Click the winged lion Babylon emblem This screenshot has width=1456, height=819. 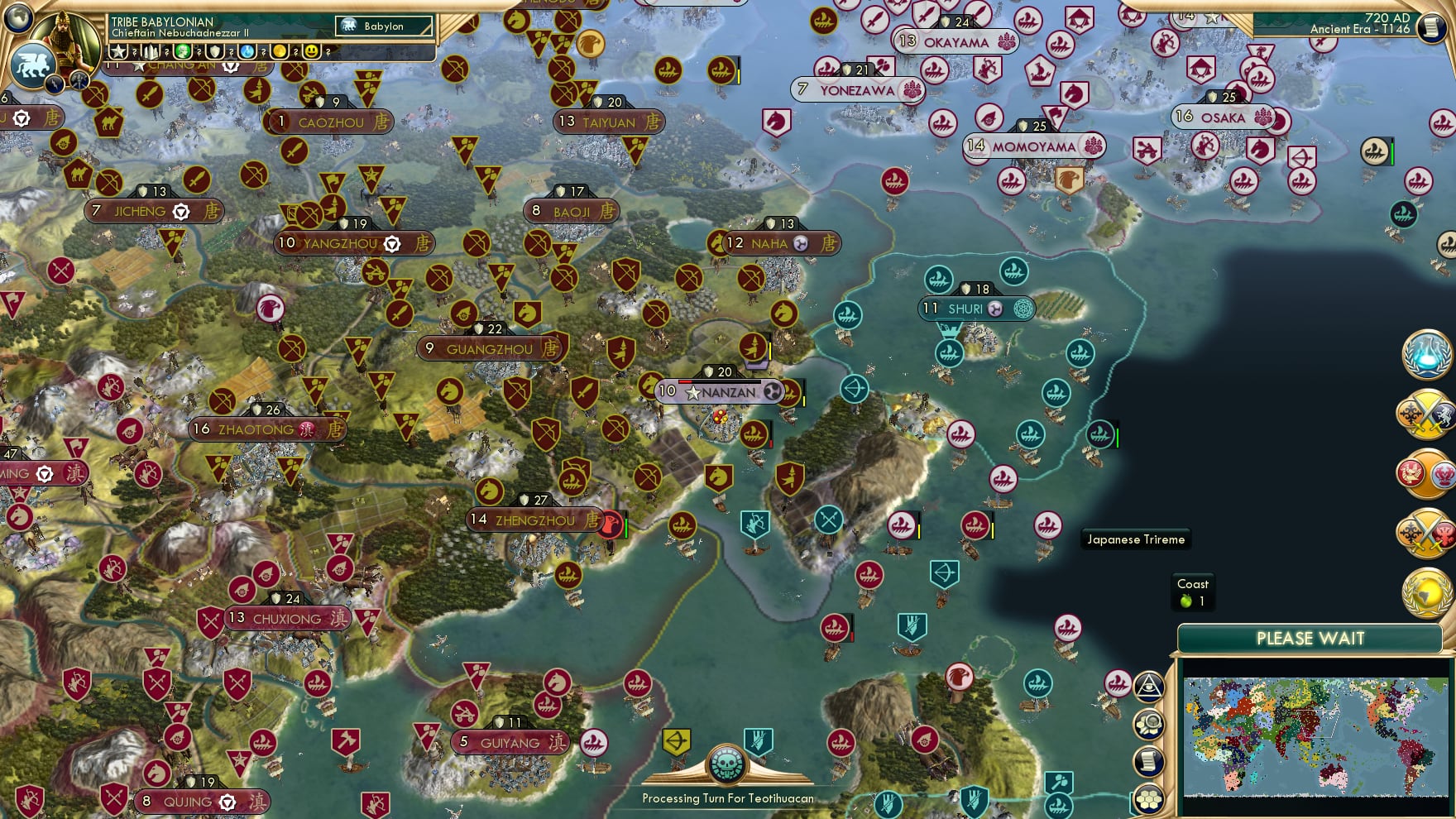tap(33, 65)
